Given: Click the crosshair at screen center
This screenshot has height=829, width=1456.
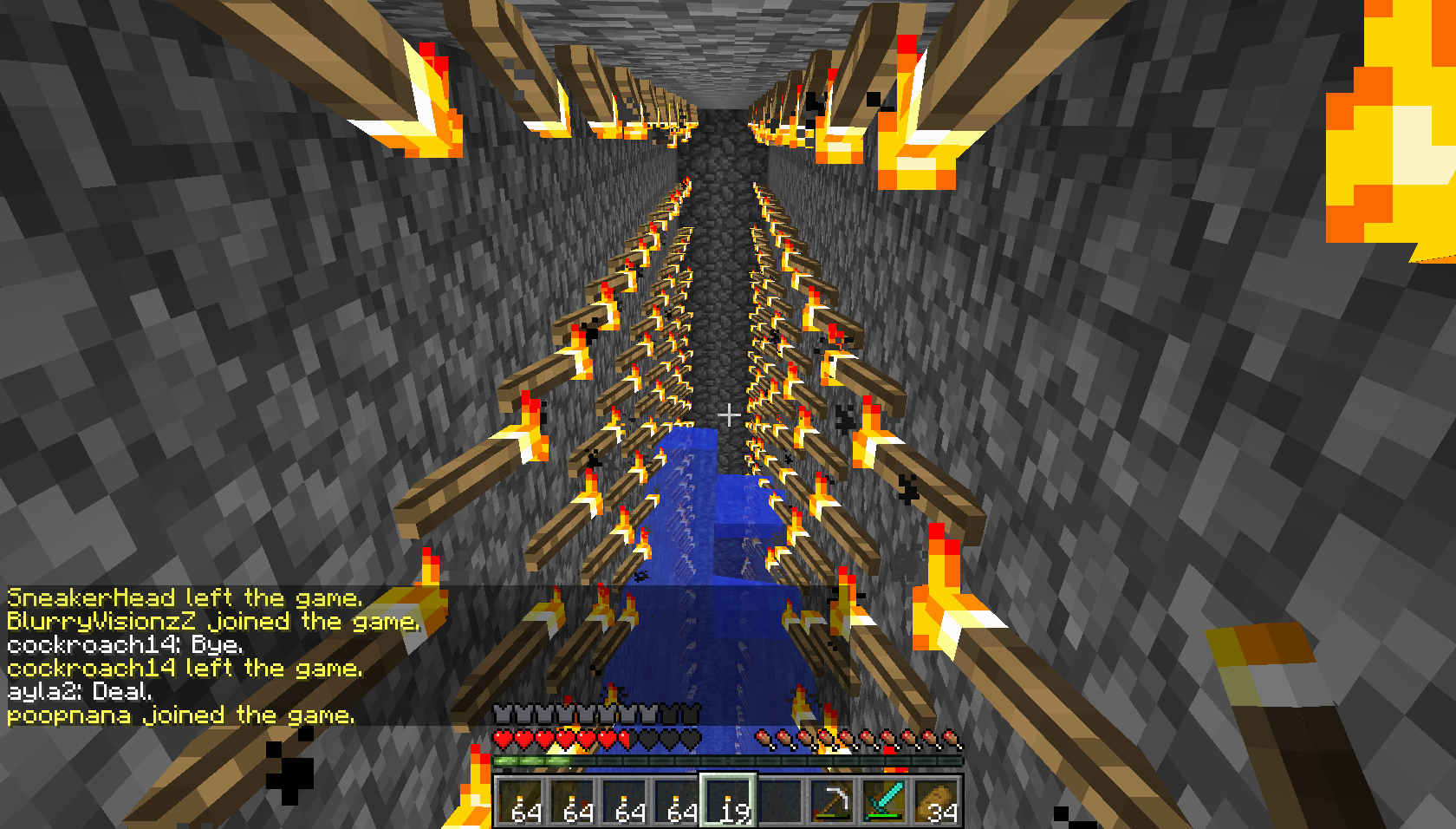Looking at the screenshot, I should 731,414.
